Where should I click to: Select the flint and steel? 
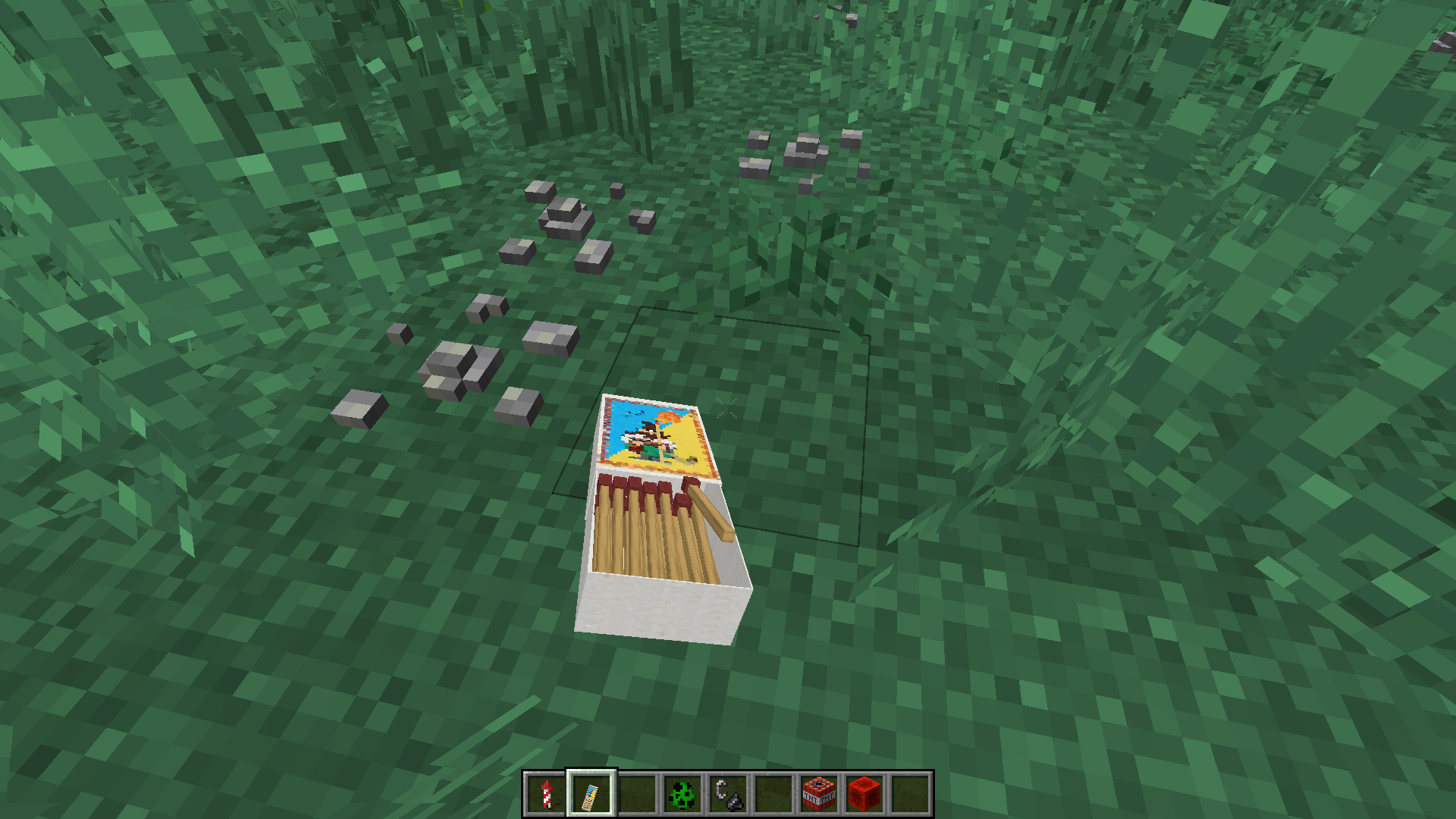pyautogui.click(x=729, y=793)
